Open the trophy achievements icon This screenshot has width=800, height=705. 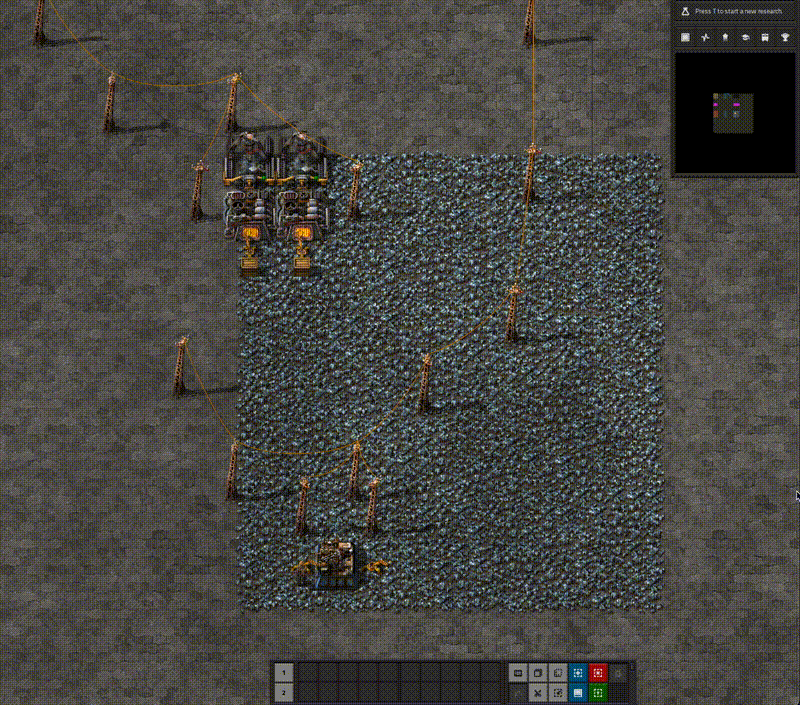[785, 37]
